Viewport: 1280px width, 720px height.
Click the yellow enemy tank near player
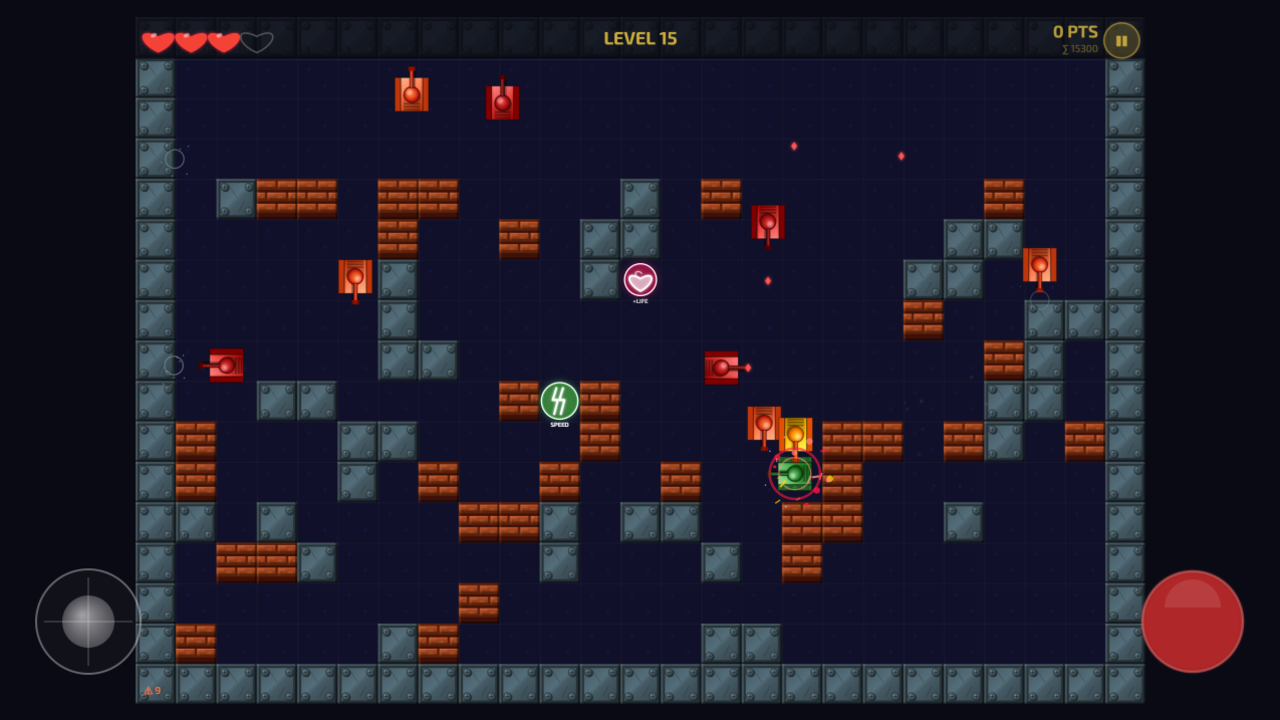[795, 432]
